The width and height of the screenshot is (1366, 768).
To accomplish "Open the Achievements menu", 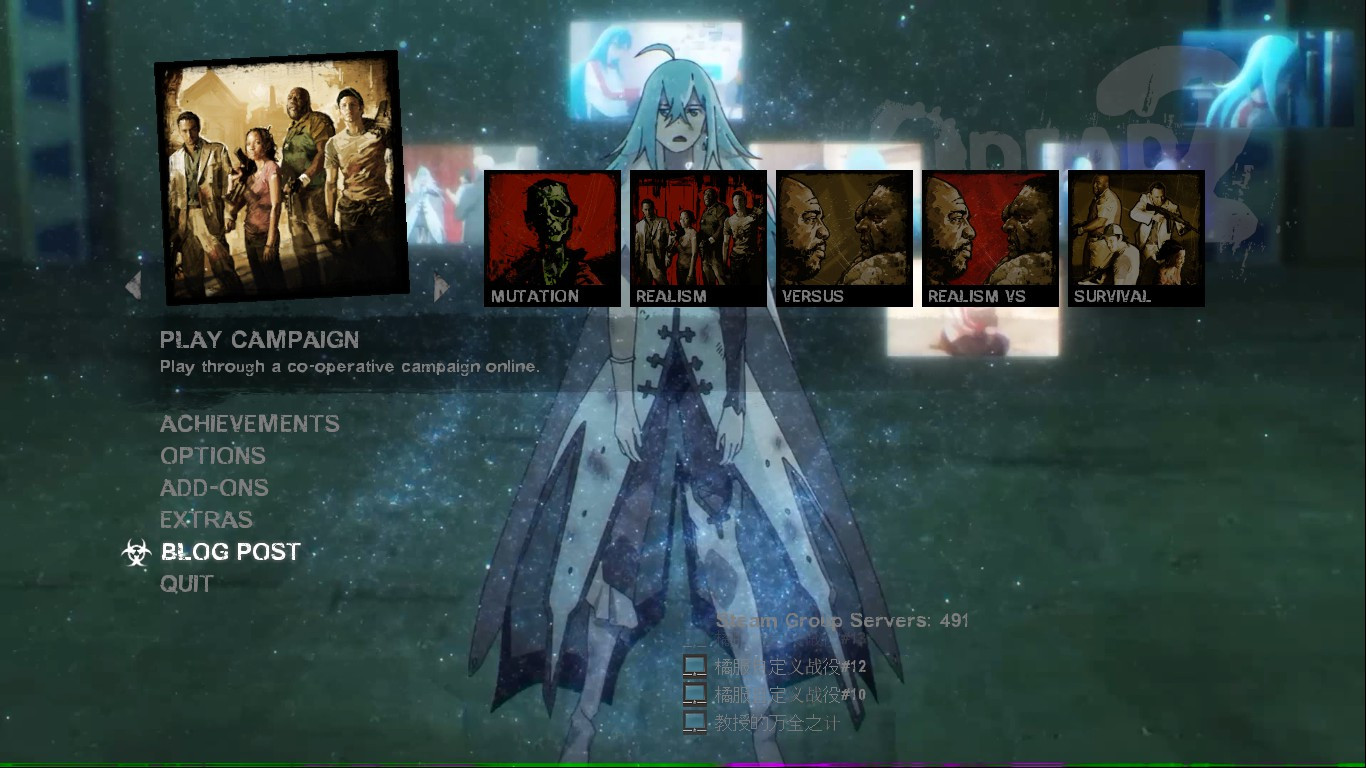I will (x=249, y=424).
